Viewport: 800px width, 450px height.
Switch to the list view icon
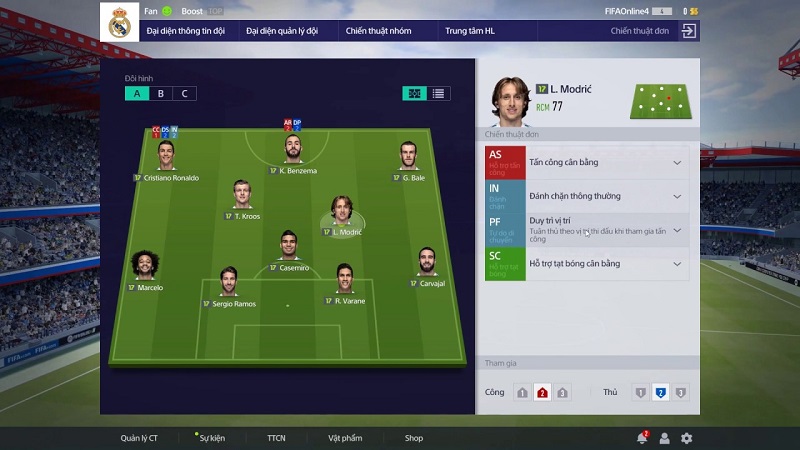pyautogui.click(x=439, y=94)
